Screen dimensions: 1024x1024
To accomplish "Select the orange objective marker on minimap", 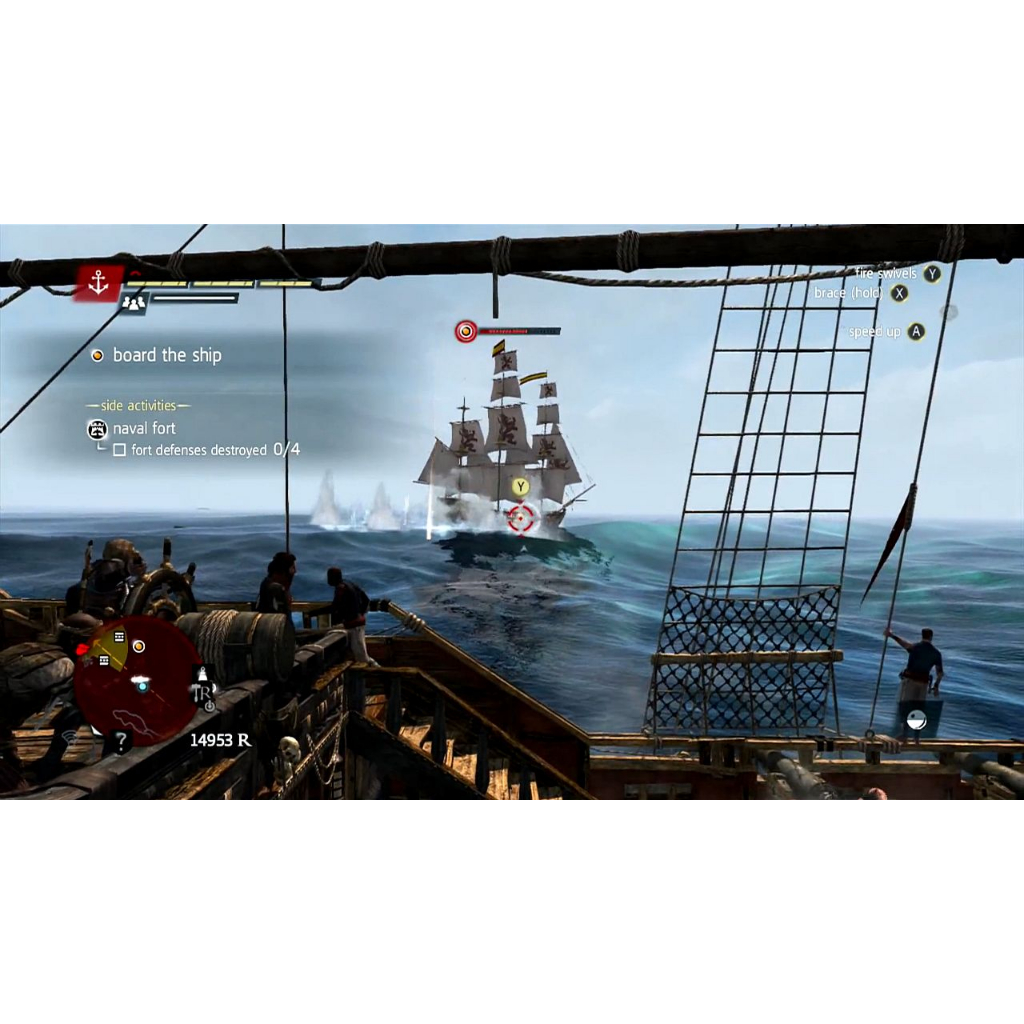I will (x=139, y=646).
